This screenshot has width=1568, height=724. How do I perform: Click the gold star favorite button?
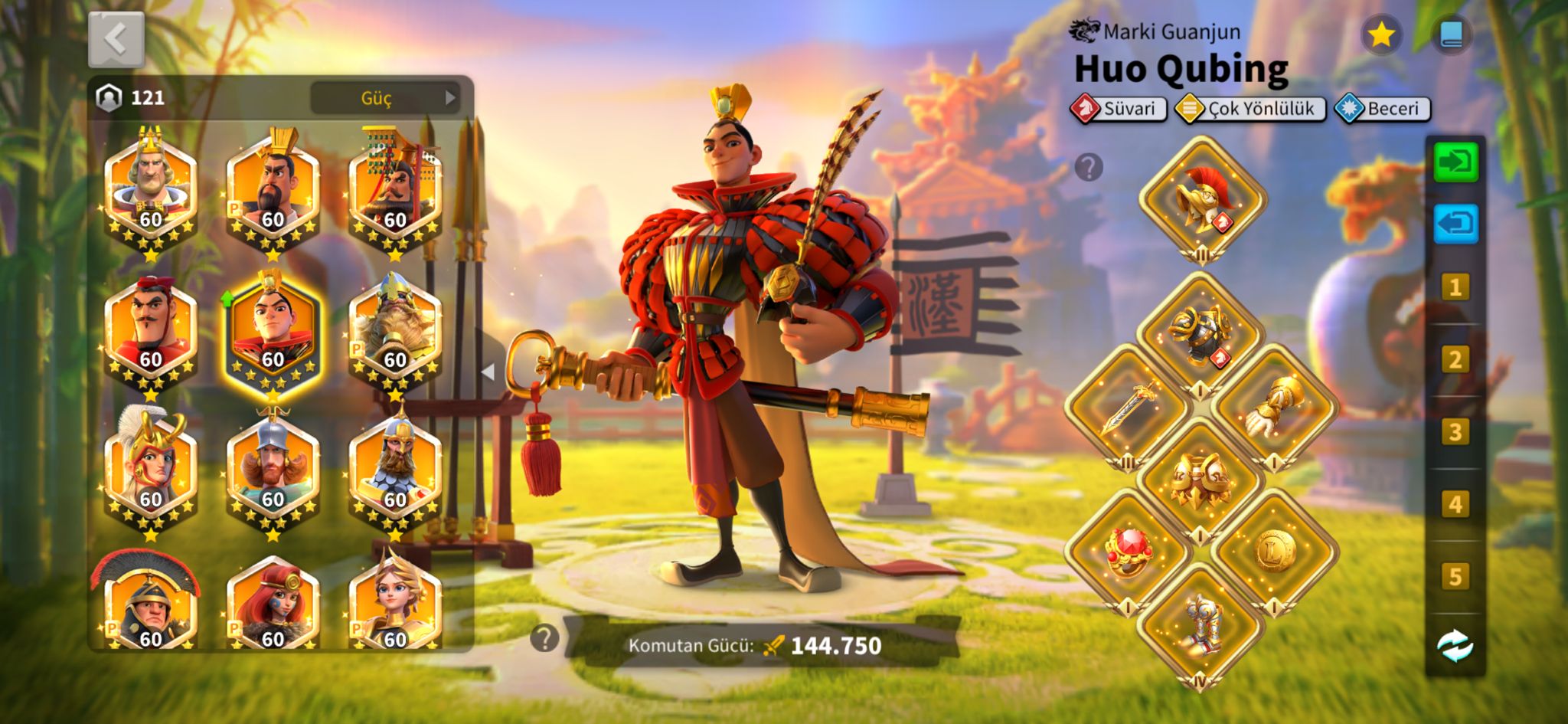(1380, 34)
